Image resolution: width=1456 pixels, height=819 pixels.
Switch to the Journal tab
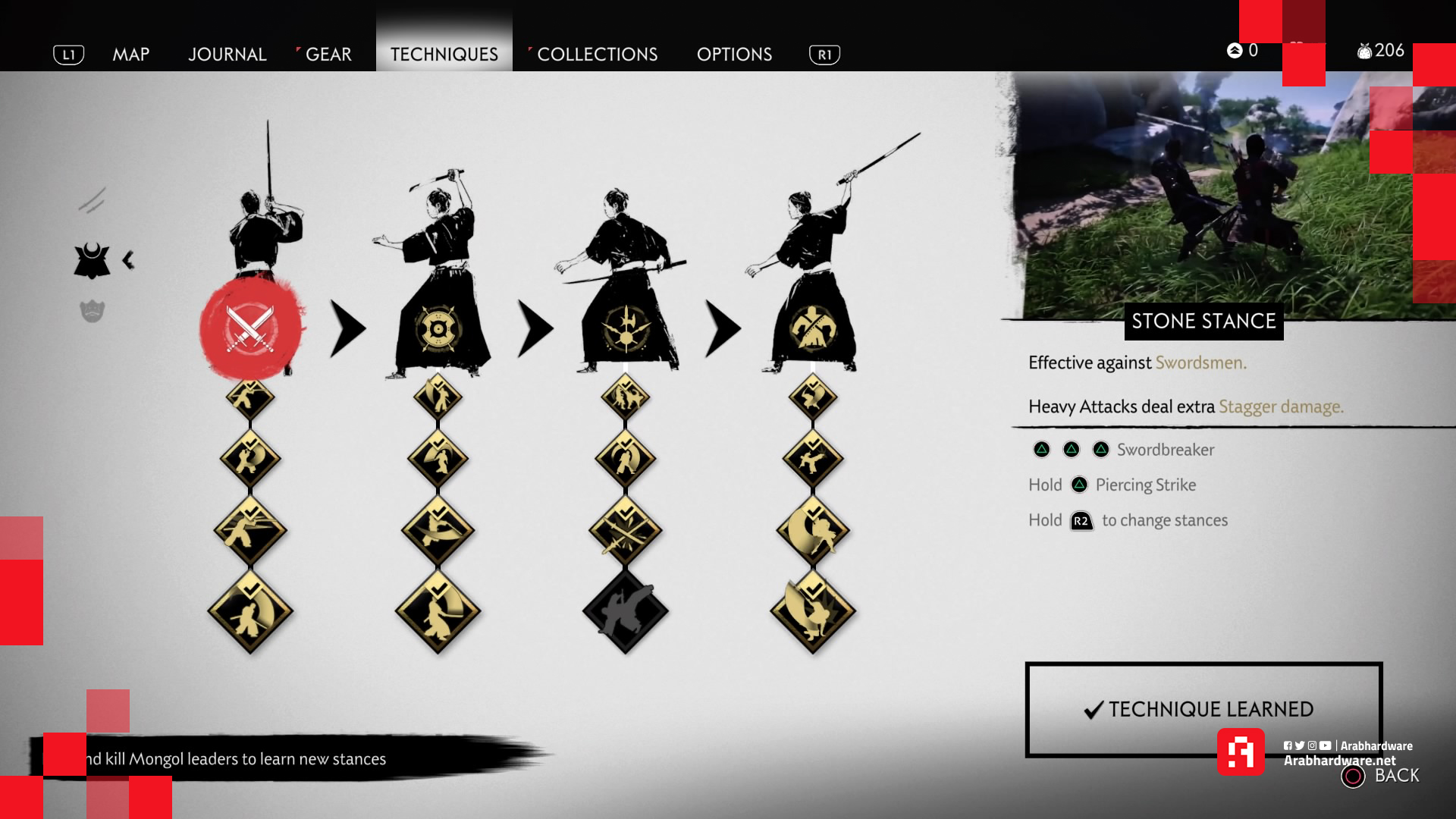click(227, 55)
